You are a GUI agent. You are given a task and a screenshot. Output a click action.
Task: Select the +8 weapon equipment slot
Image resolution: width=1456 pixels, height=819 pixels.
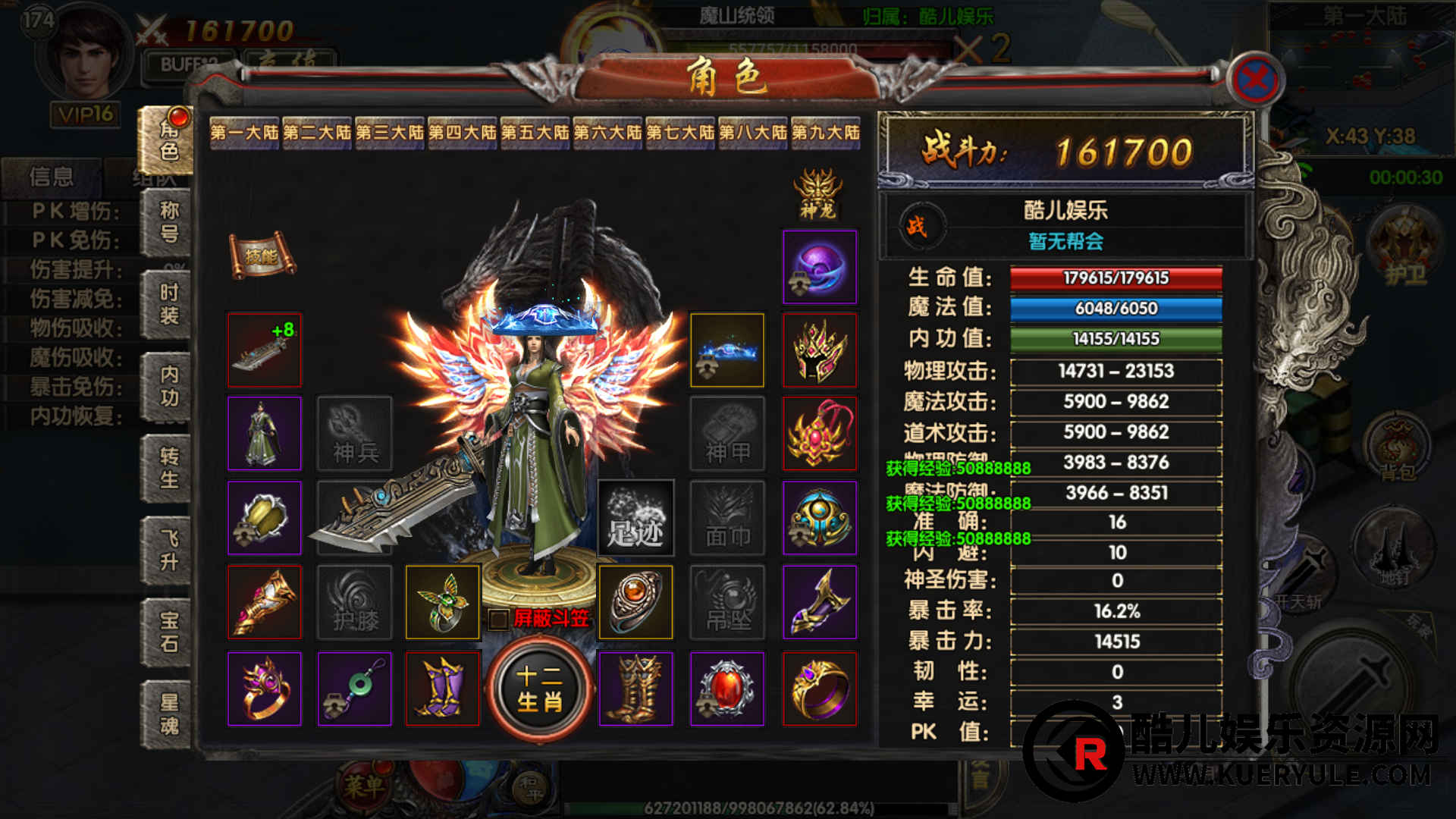pyautogui.click(x=265, y=350)
